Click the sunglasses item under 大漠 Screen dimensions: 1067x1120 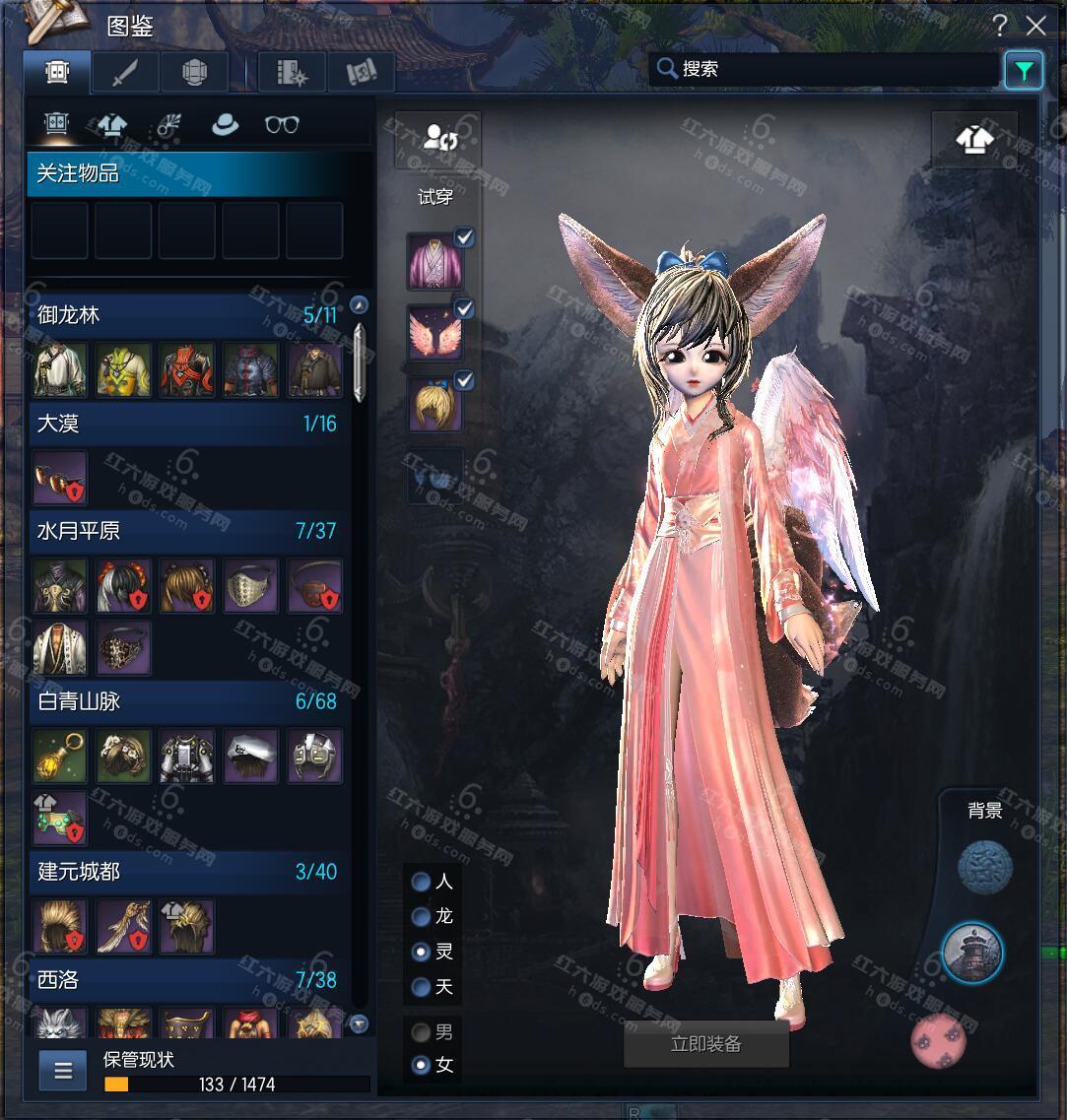(60, 477)
